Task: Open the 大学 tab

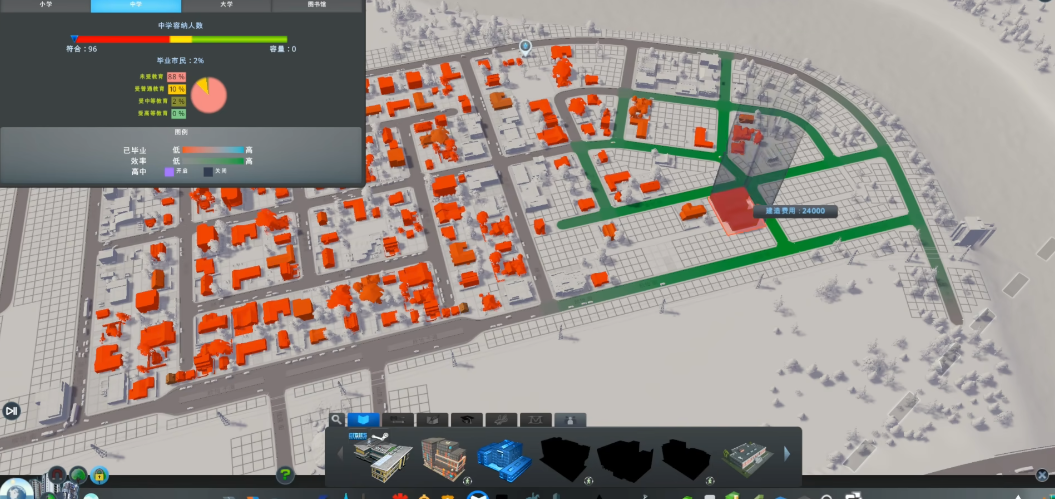Action: point(227,5)
